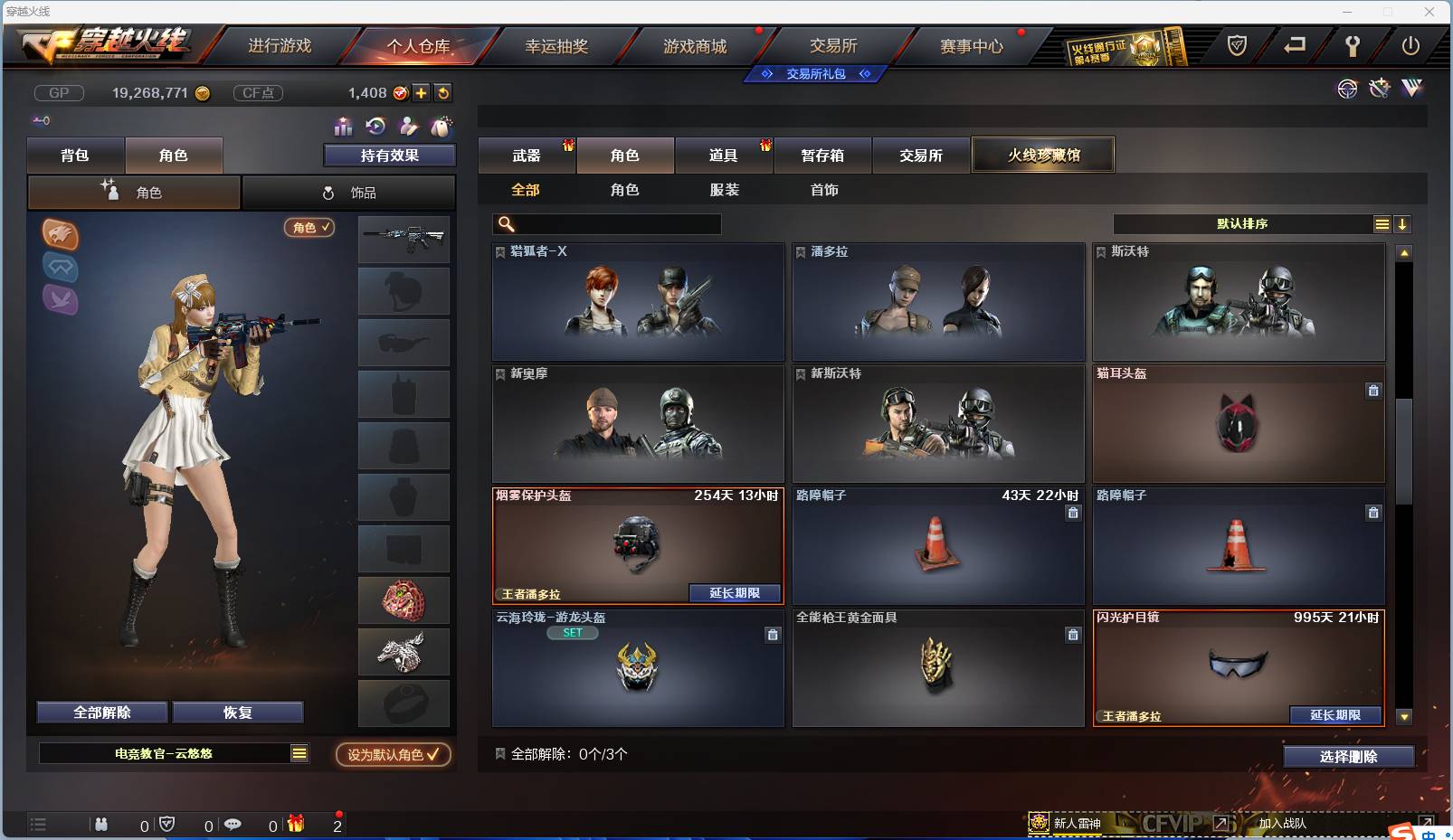Screen dimensions: 1453x840
Task: Toggle the bookmark flag on 潘多拉
Action: tap(801, 251)
